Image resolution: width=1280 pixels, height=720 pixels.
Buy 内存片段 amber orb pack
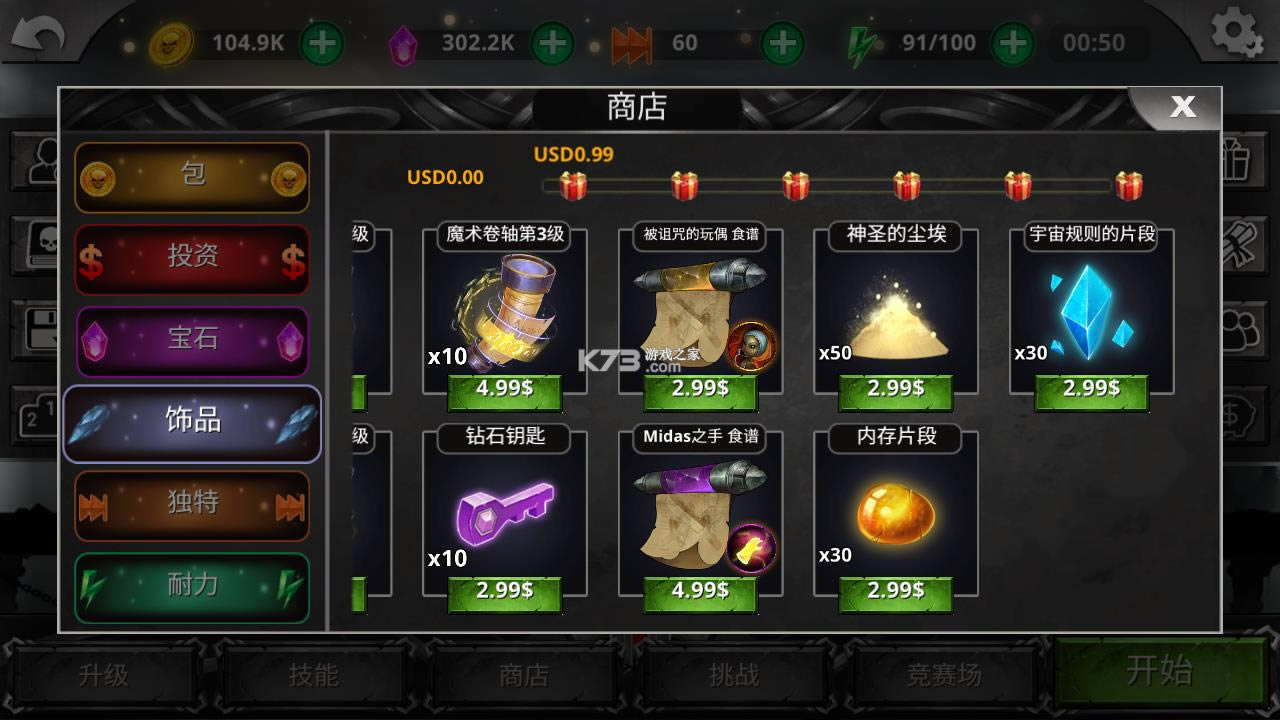[895, 591]
